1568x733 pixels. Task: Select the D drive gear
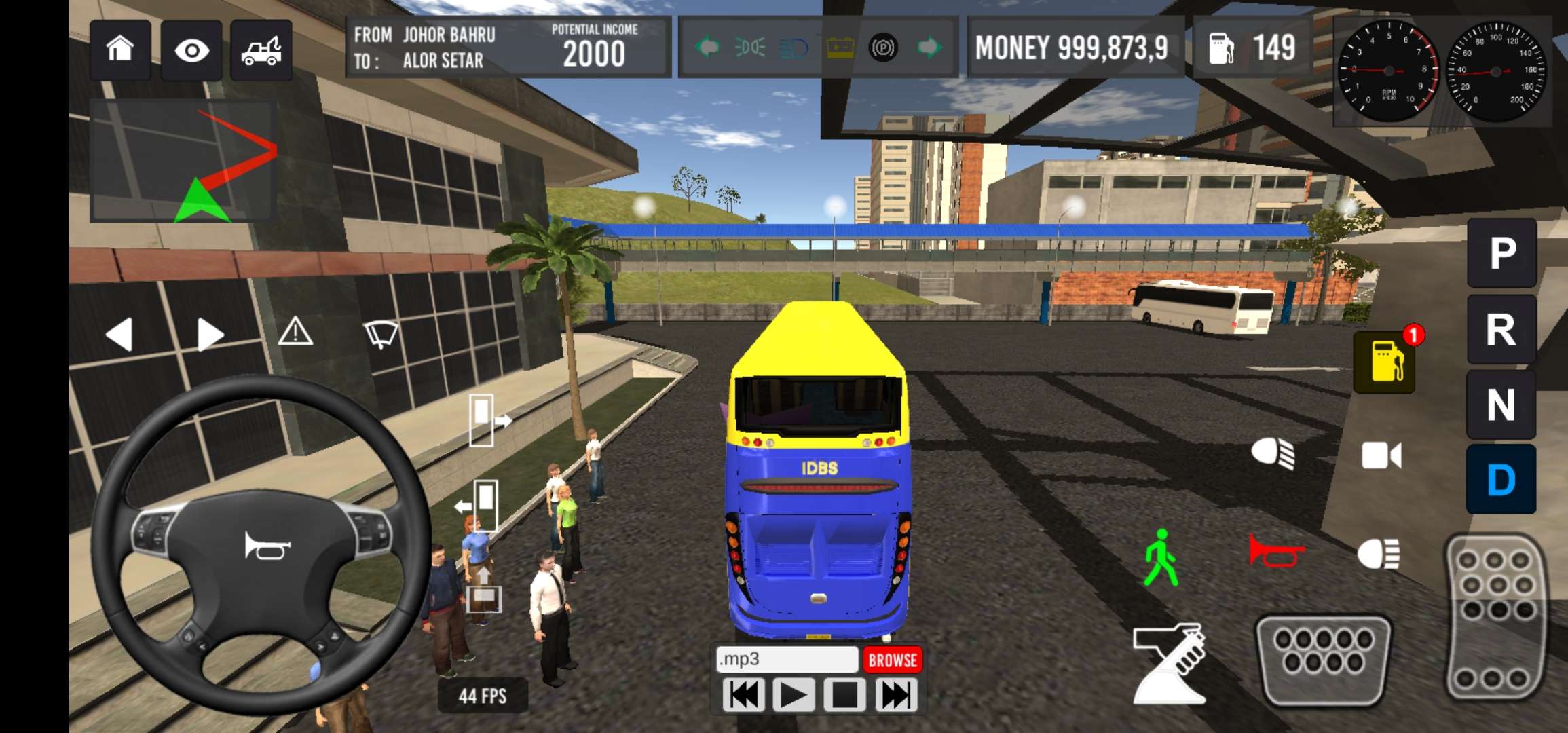[x=1501, y=480]
